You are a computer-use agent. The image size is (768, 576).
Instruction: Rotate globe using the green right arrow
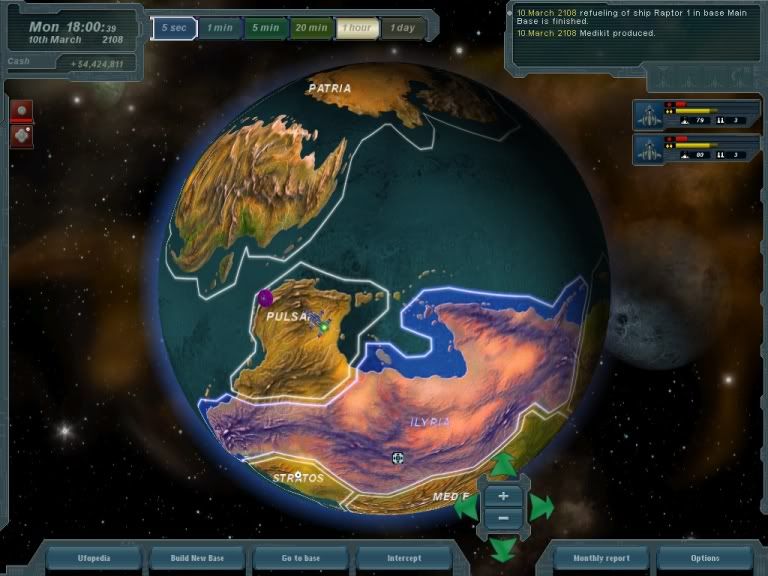click(541, 507)
